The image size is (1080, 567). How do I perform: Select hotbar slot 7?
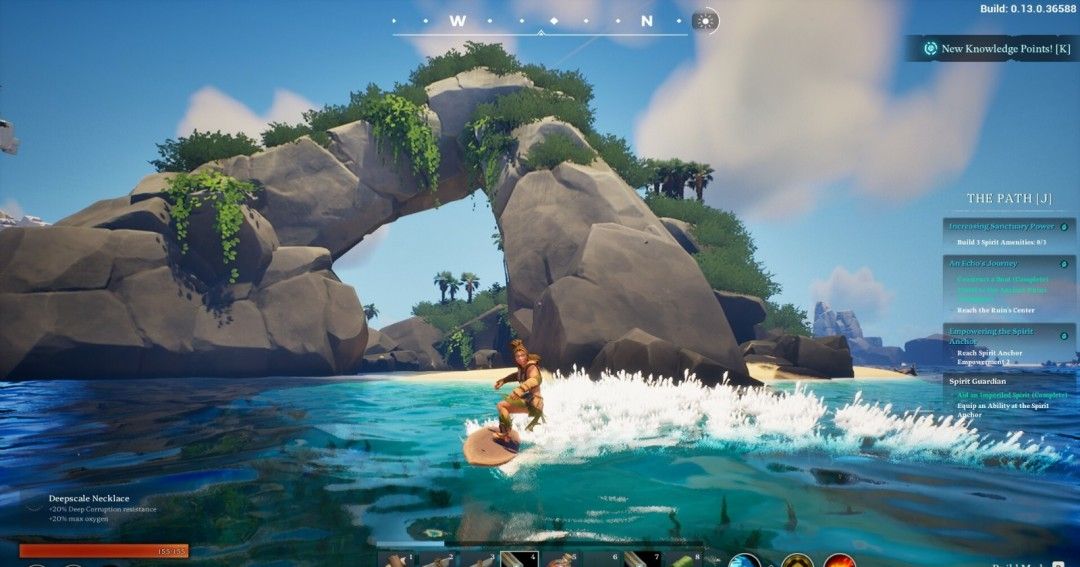click(x=642, y=559)
